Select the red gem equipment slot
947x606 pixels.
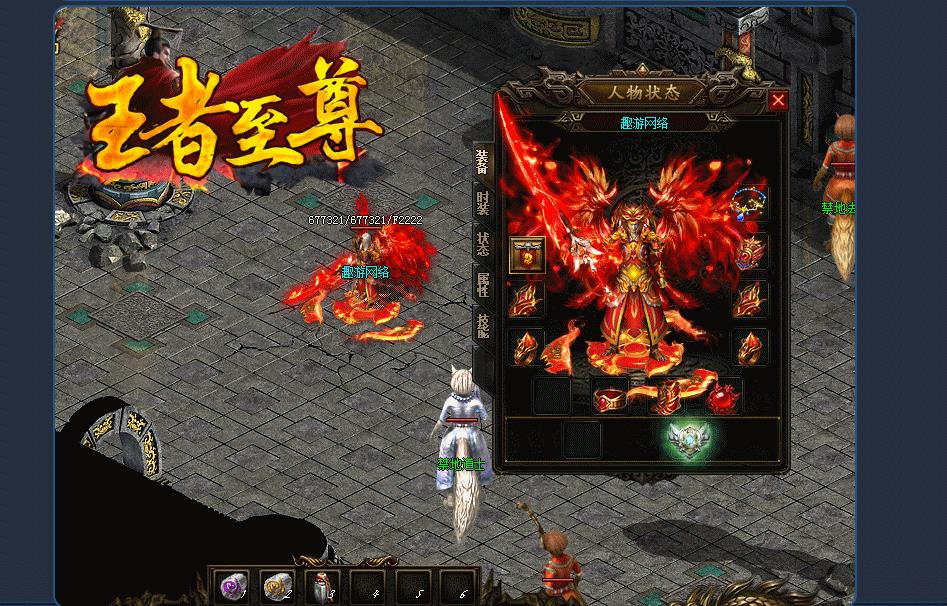(723, 397)
